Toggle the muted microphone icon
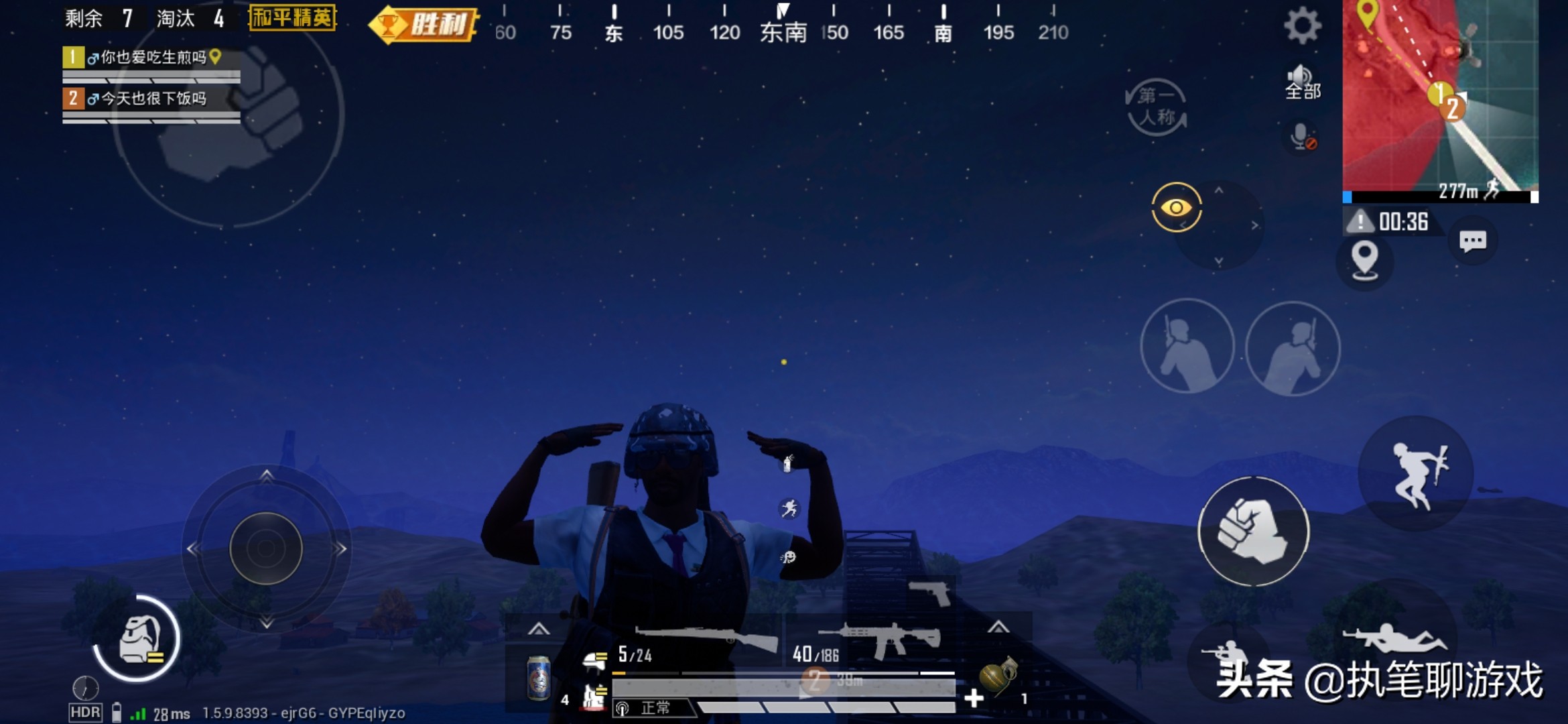Screen dimensions: 1568x724 coord(1302,137)
